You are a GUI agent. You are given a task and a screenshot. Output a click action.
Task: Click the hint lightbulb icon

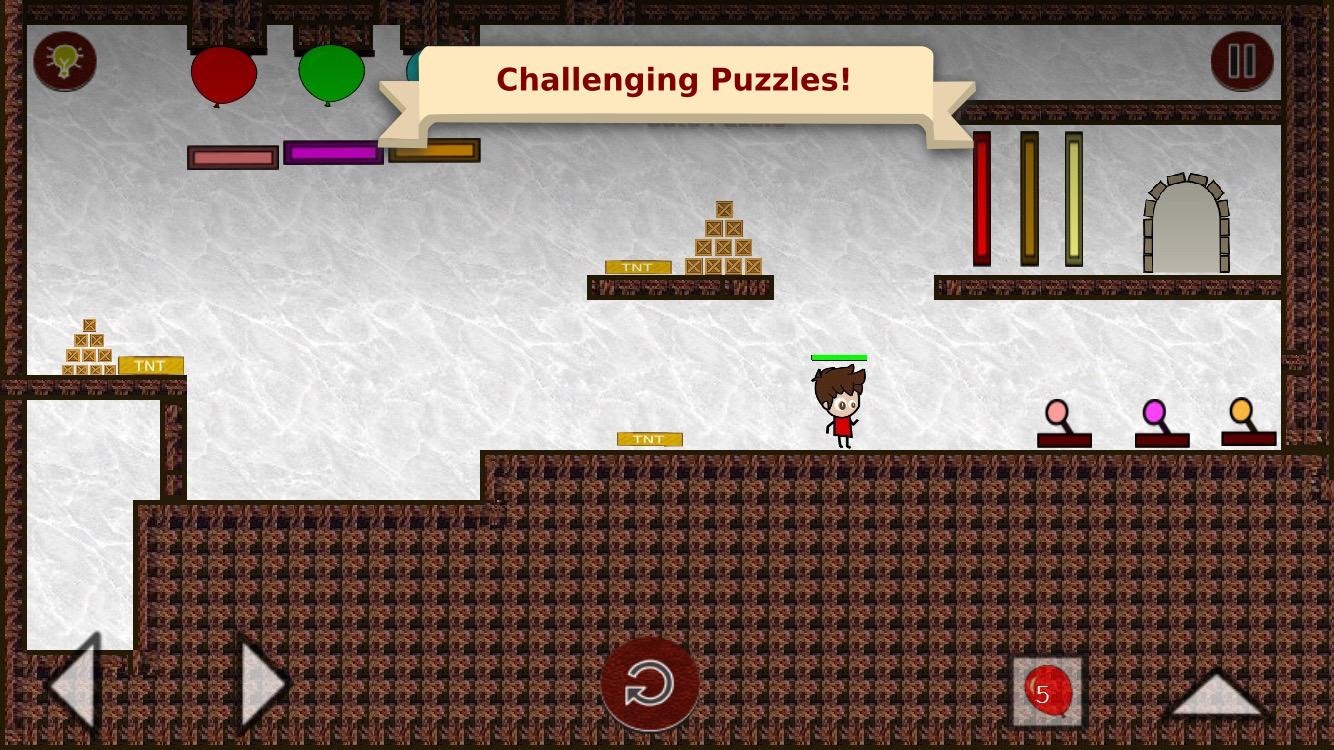point(64,61)
